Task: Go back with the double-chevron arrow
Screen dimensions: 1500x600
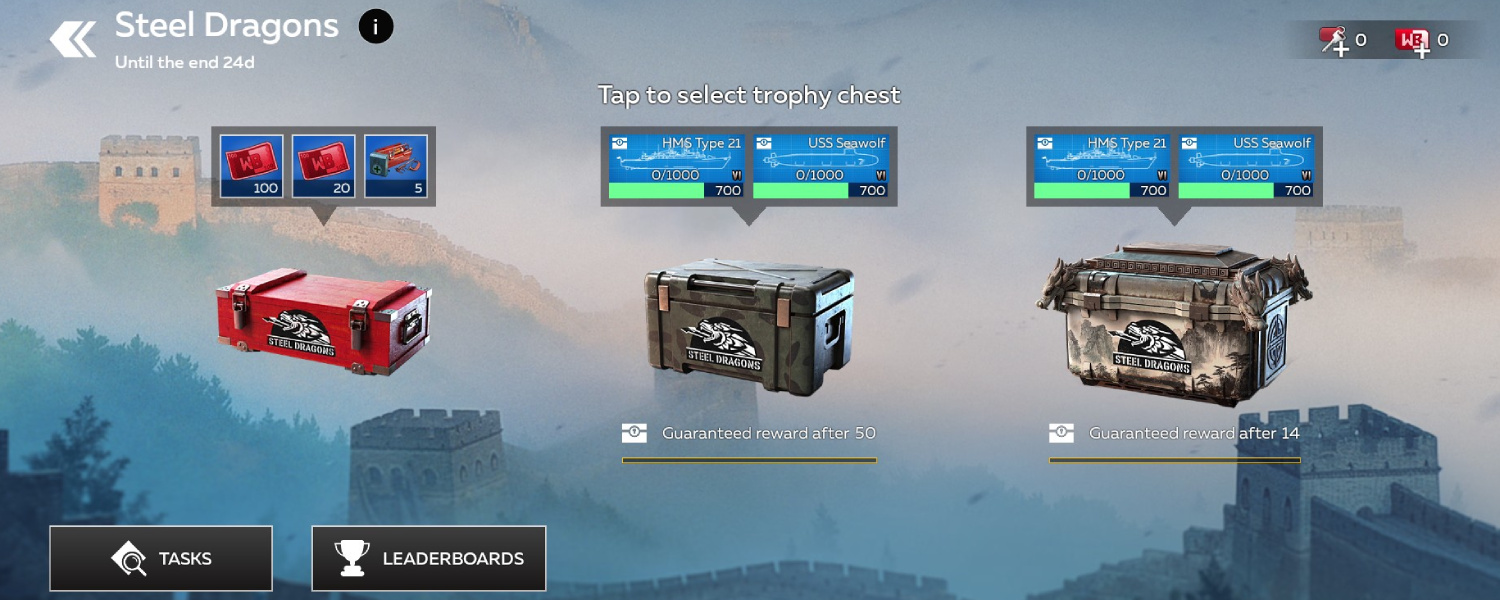Action: pyautogui.click(x=73, y=40)
